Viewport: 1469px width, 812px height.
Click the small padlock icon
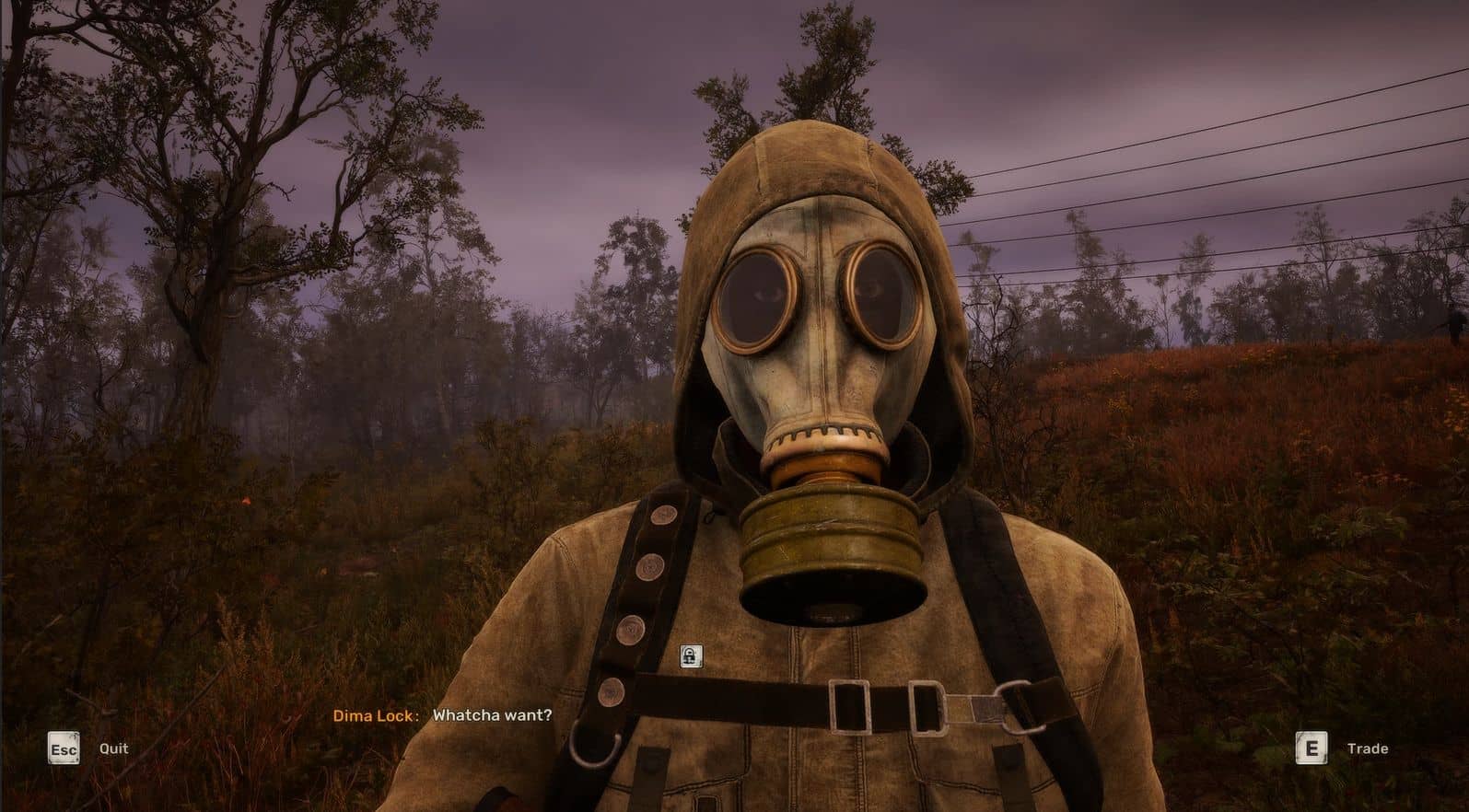coord(690,655)
